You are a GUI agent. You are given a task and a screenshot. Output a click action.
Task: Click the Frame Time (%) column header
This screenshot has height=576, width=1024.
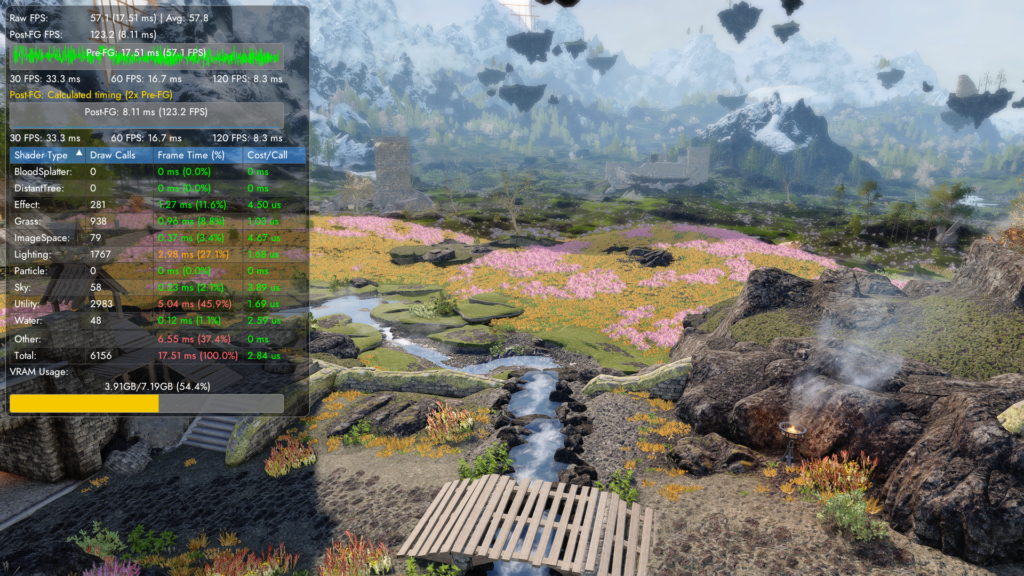(194, 155)
